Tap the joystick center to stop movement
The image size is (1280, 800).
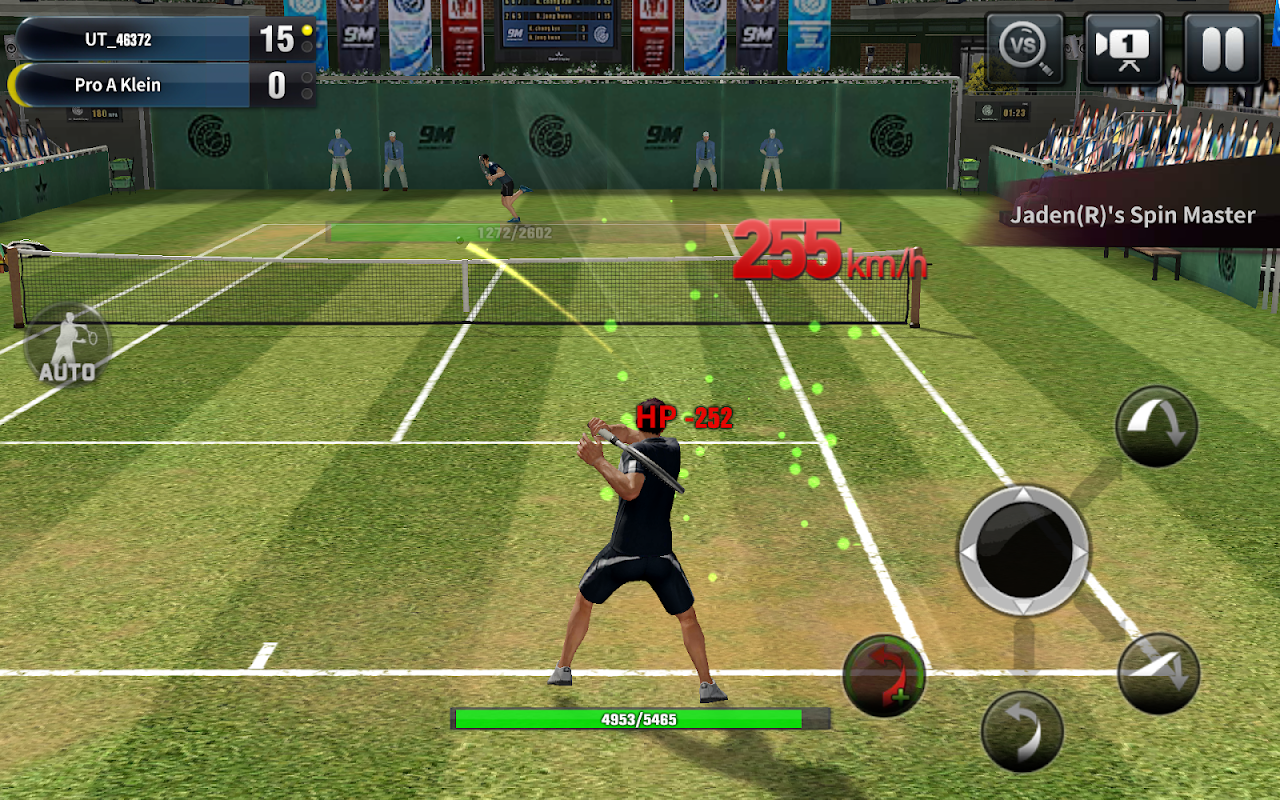[x=1022, y=548]
